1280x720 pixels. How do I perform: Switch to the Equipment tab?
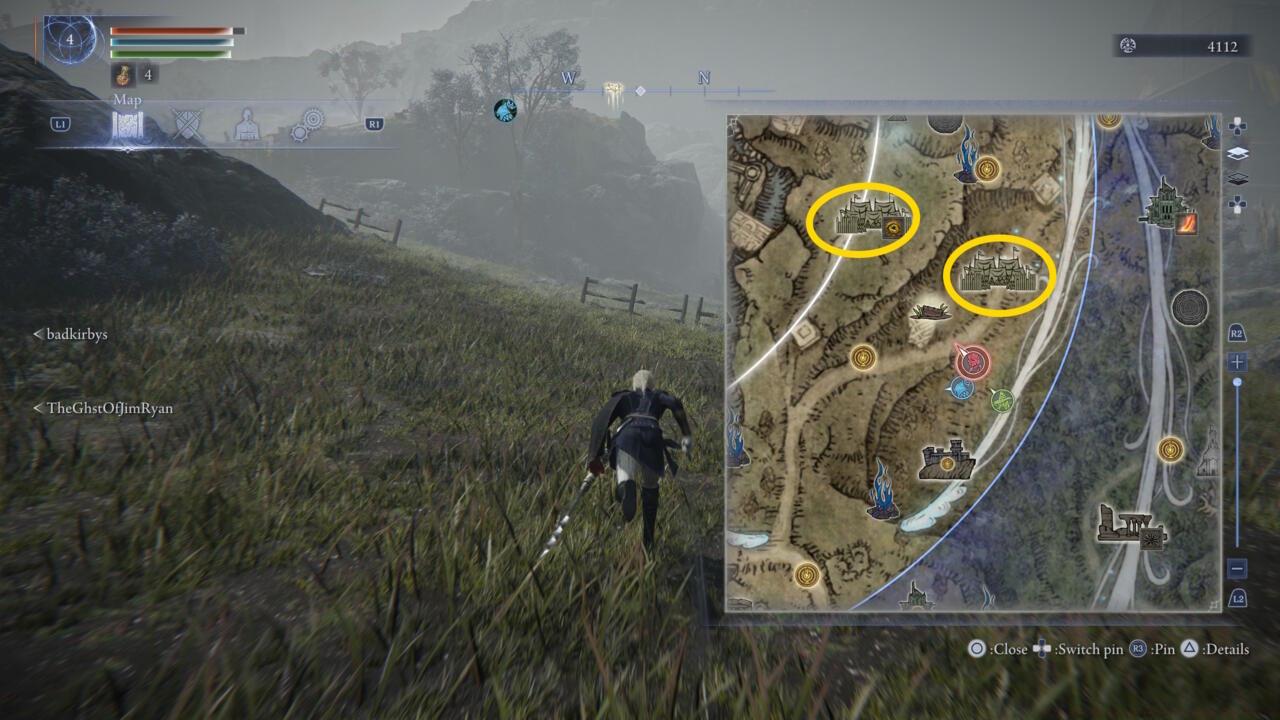[188, 124]
